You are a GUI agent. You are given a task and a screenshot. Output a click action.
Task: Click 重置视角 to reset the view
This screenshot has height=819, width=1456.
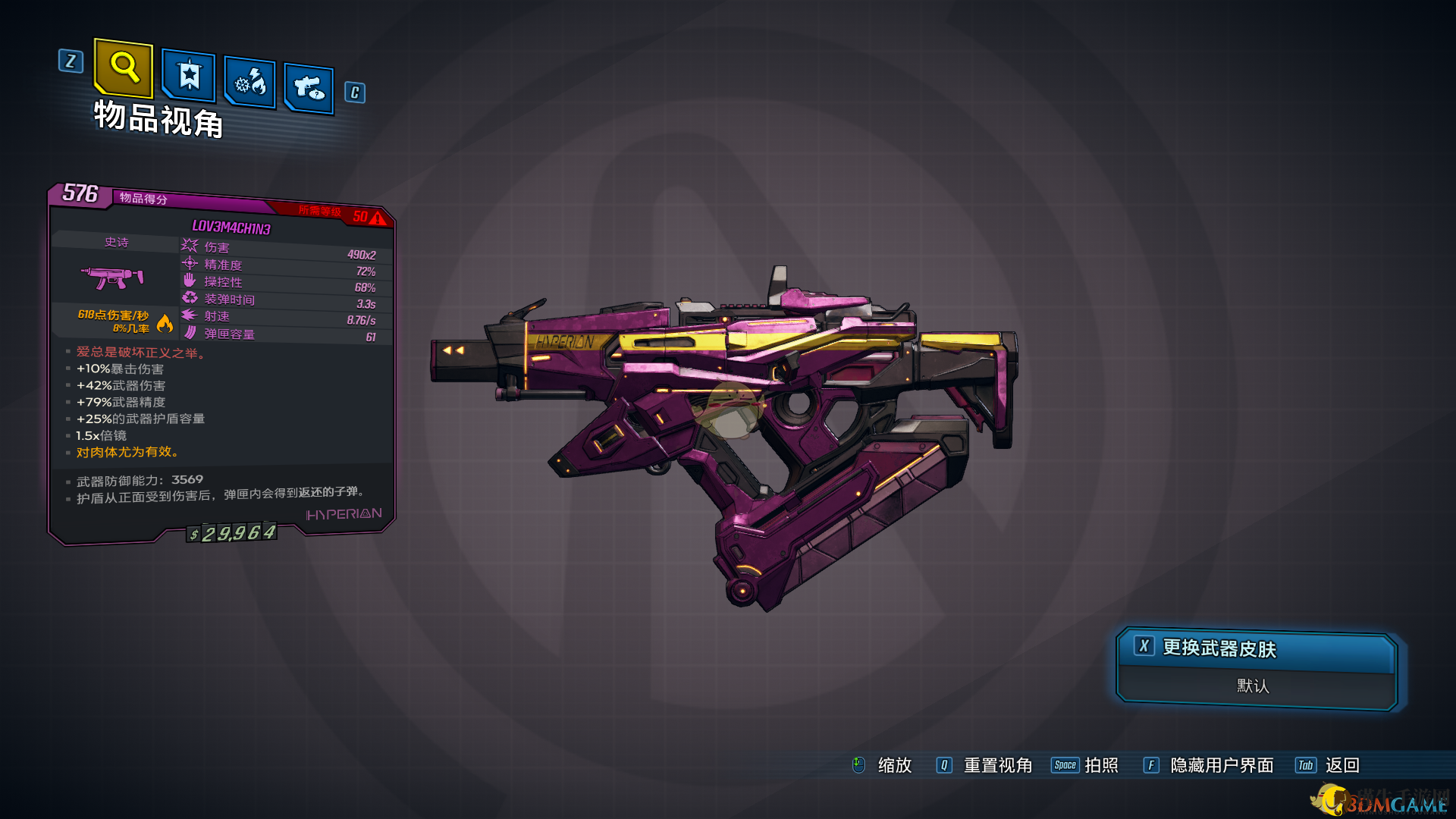(x=996, y=765)
